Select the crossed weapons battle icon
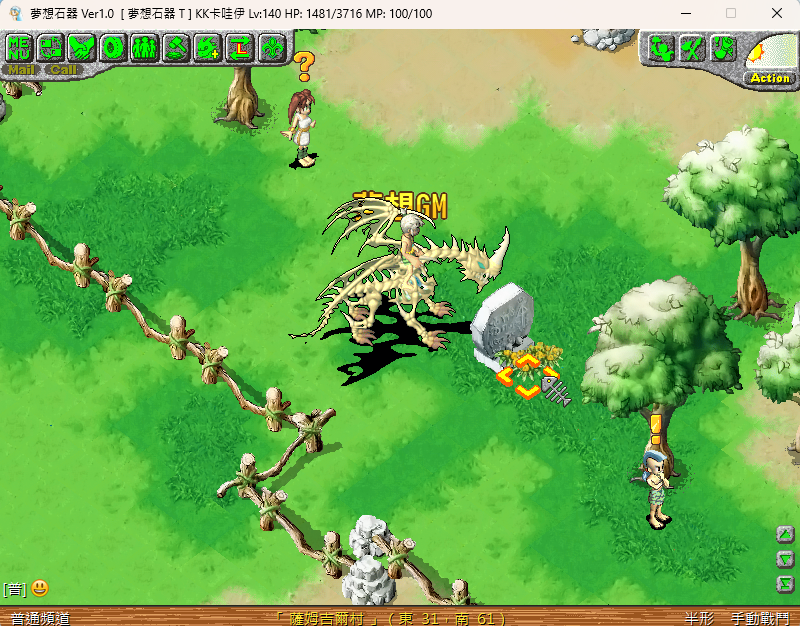The width and height of the screenshot is (800, 626). tap(692, 48)
